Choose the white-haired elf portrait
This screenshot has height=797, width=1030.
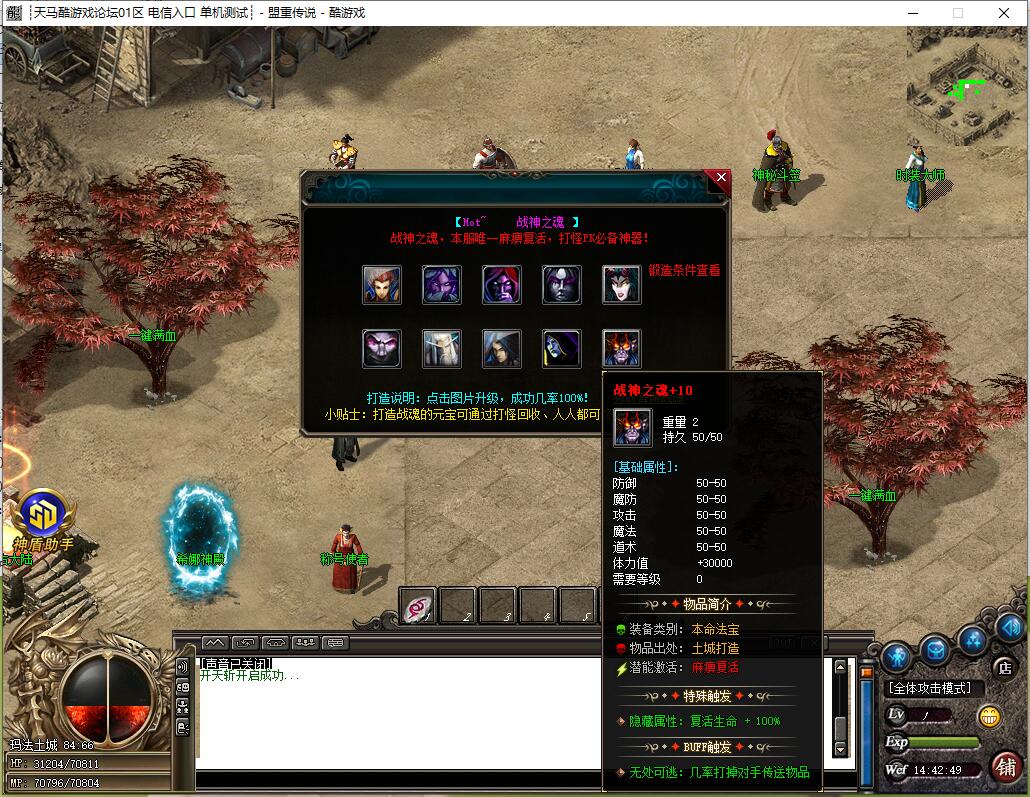[x=442, y=349]
